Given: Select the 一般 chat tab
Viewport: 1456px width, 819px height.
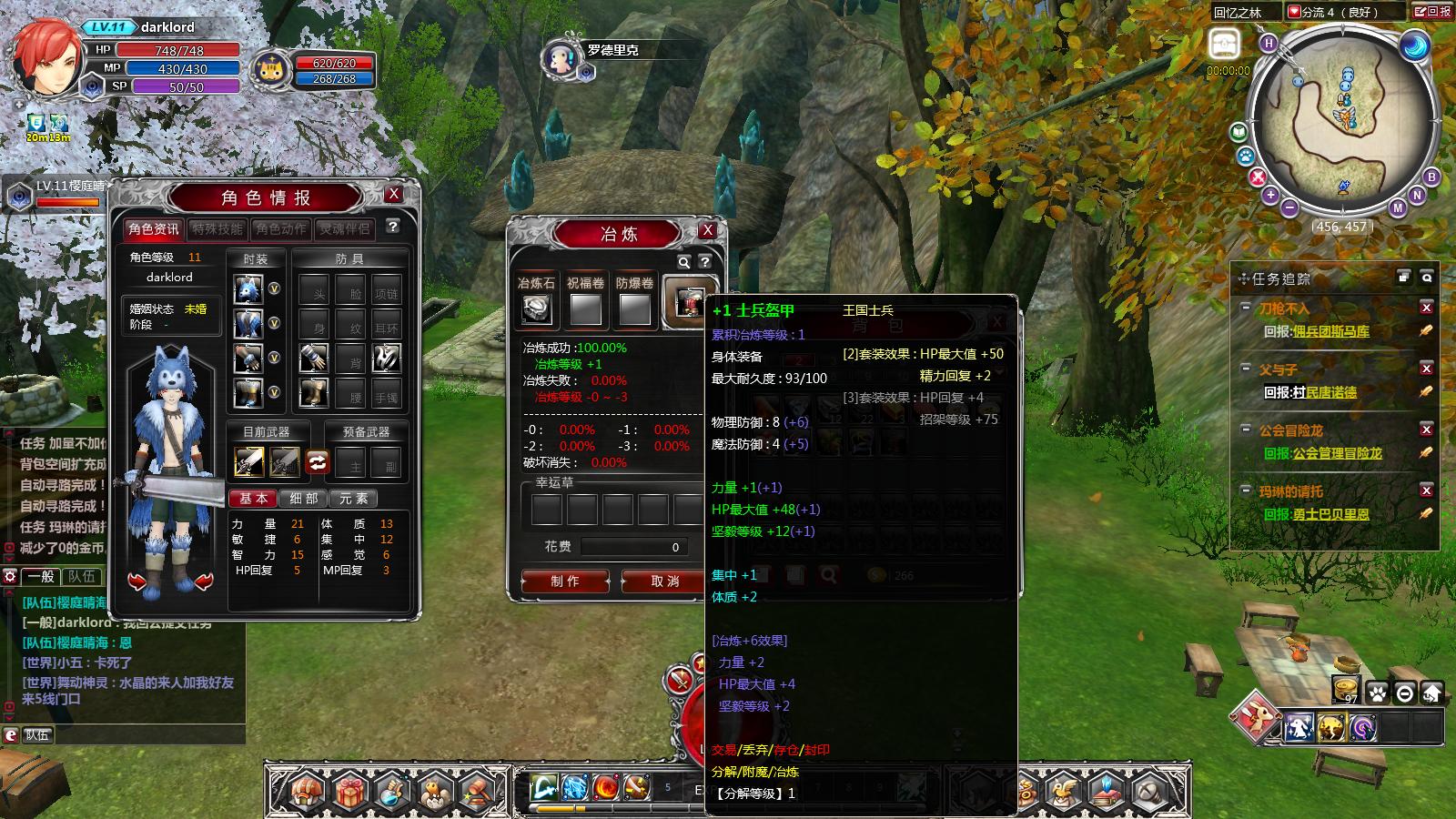Looking at the screenshot, I should (x=41, y=576).
